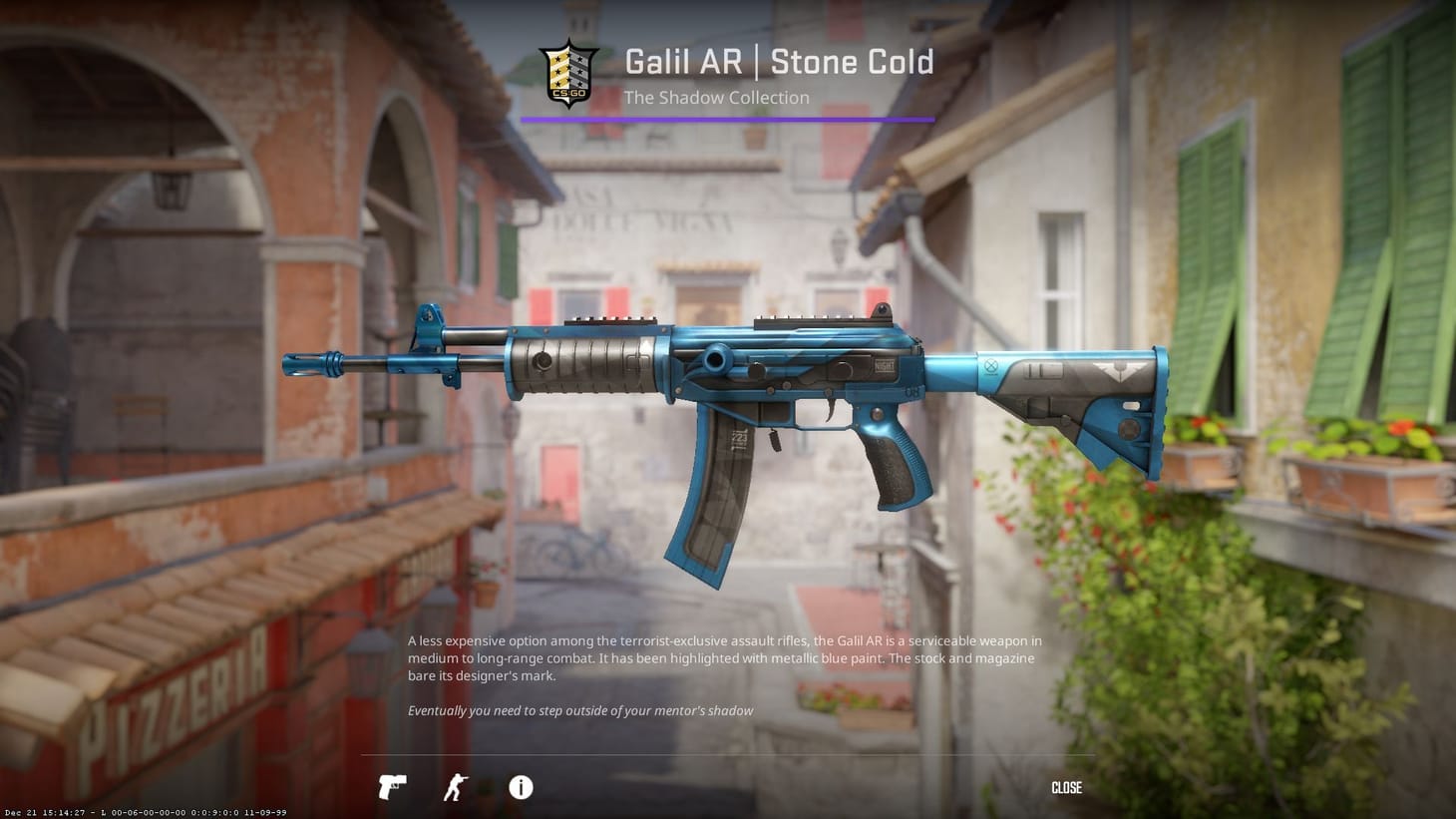The width and height of the screenshot is (1456, 819).
Task: Open The Shadow Collection details
Action: click(x=716, y=98)
